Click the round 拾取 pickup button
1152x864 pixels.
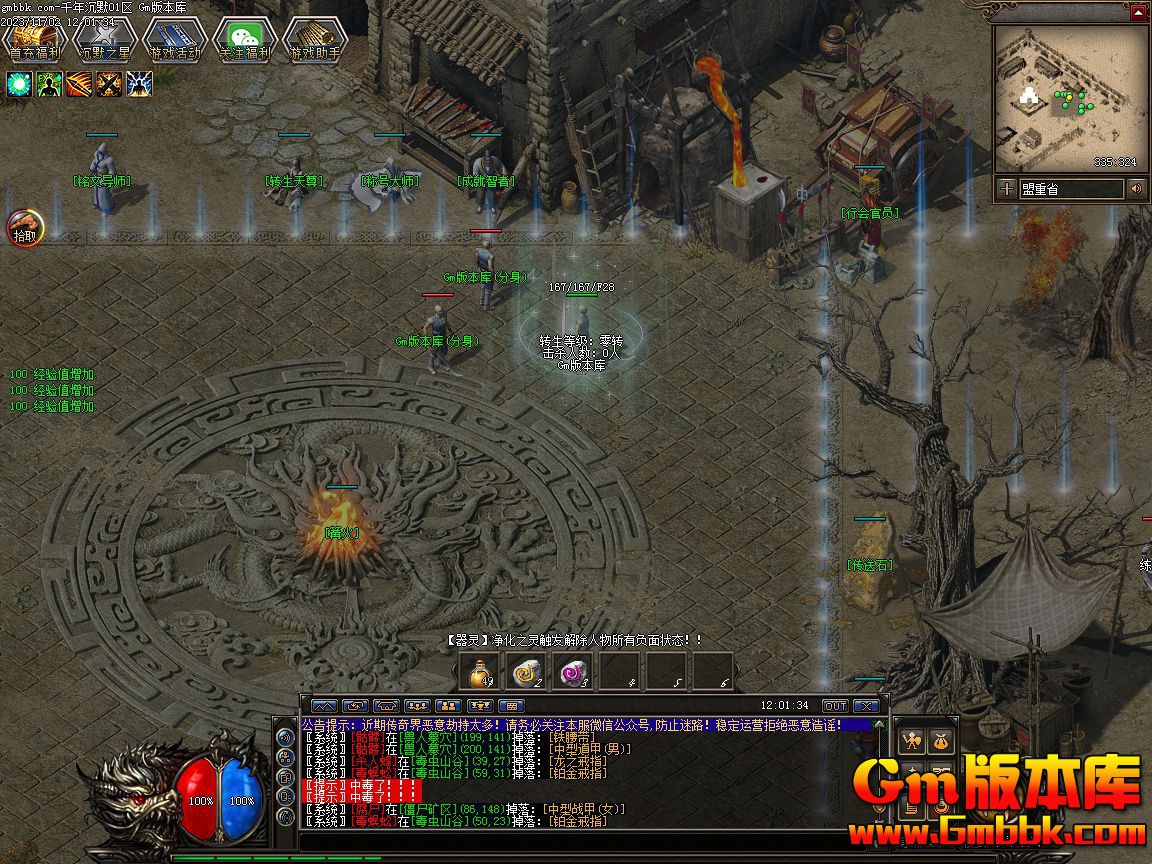(x=25, y=229)
